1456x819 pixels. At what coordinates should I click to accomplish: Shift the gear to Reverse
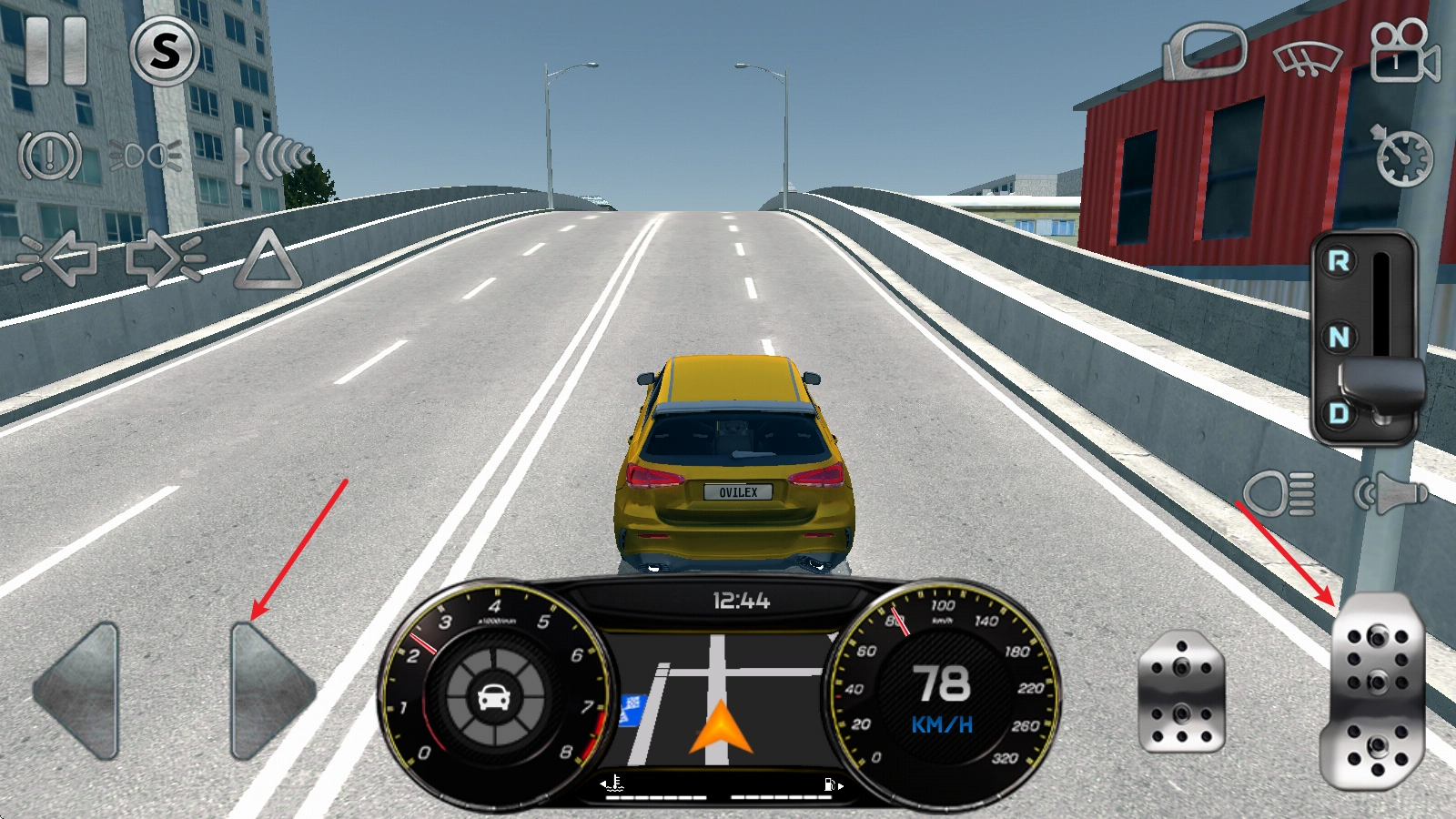[1339, 261]
